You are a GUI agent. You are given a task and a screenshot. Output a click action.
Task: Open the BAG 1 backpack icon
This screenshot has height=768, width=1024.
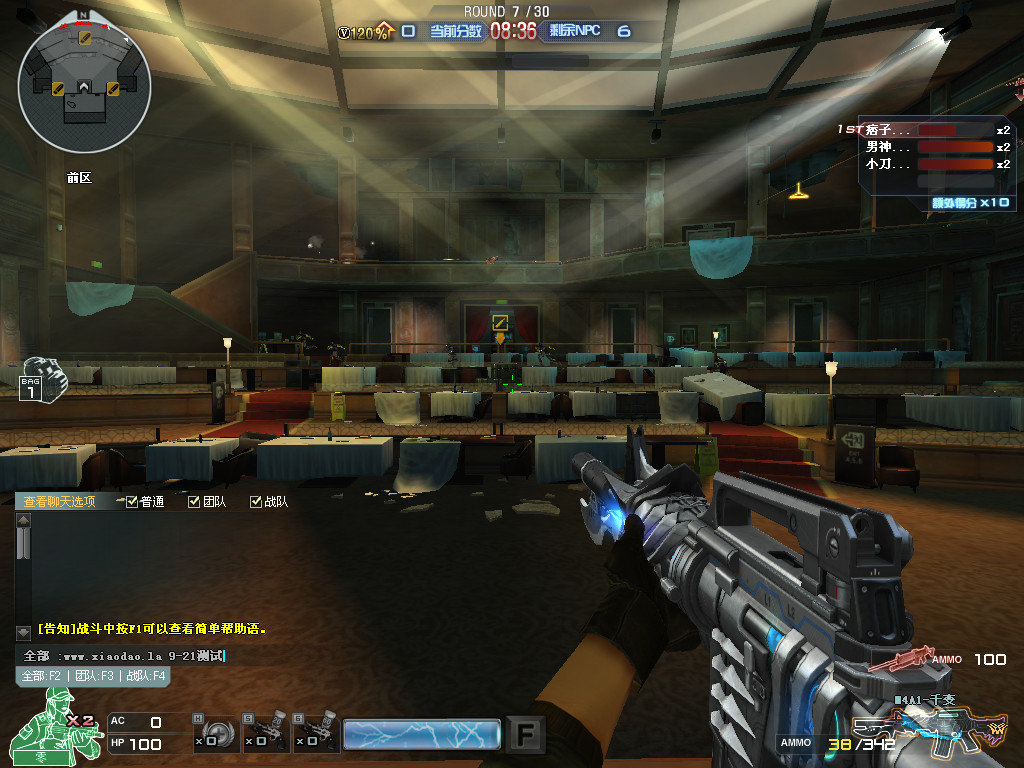pos(40,378)
